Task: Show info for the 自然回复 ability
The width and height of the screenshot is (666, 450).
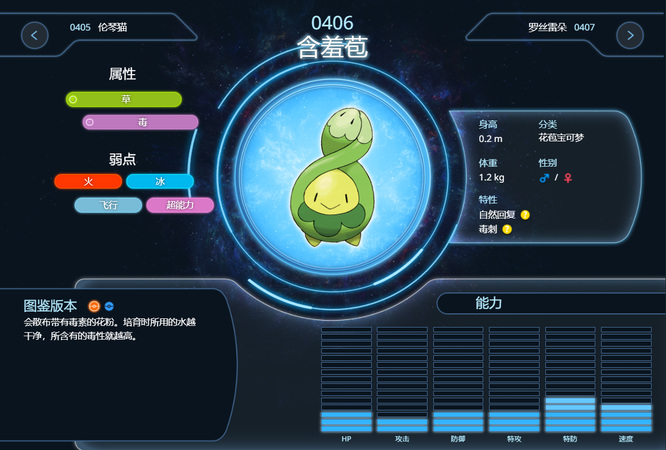Action: 525,214
